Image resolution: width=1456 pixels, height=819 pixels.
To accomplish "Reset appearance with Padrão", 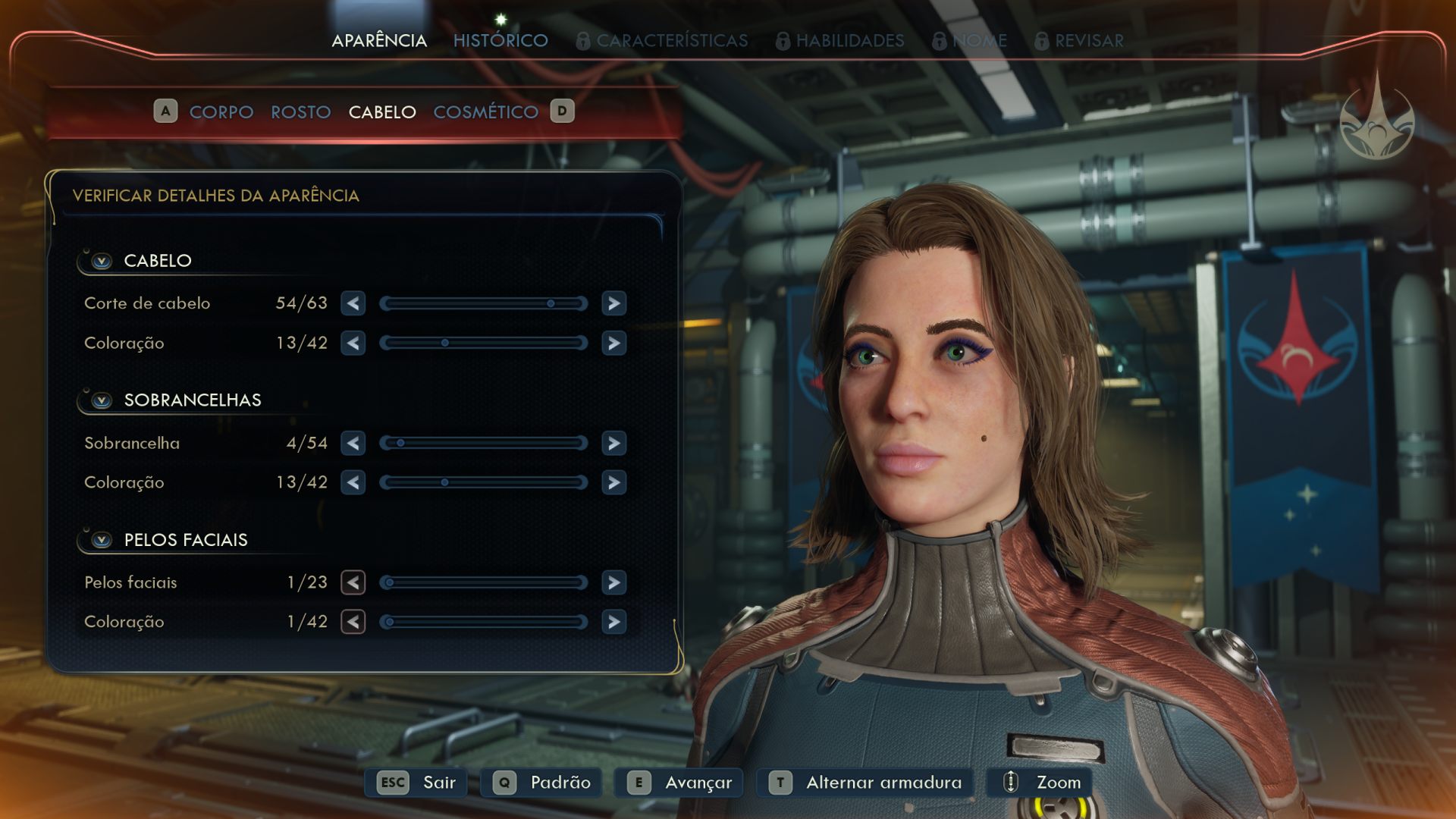I will (x=541, y=783).
